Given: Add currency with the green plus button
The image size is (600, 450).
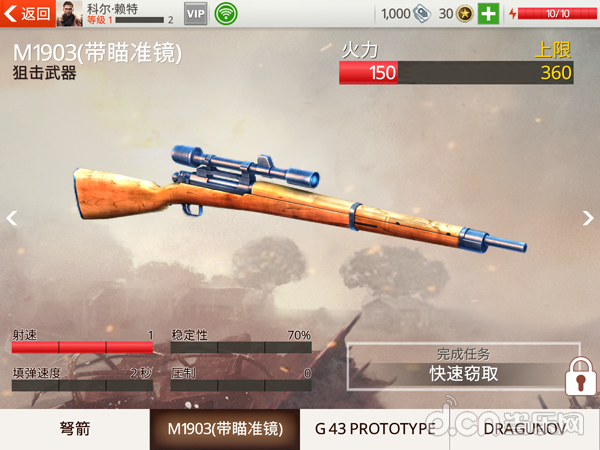Looking at the screenshot, I should tap(488, 14).
